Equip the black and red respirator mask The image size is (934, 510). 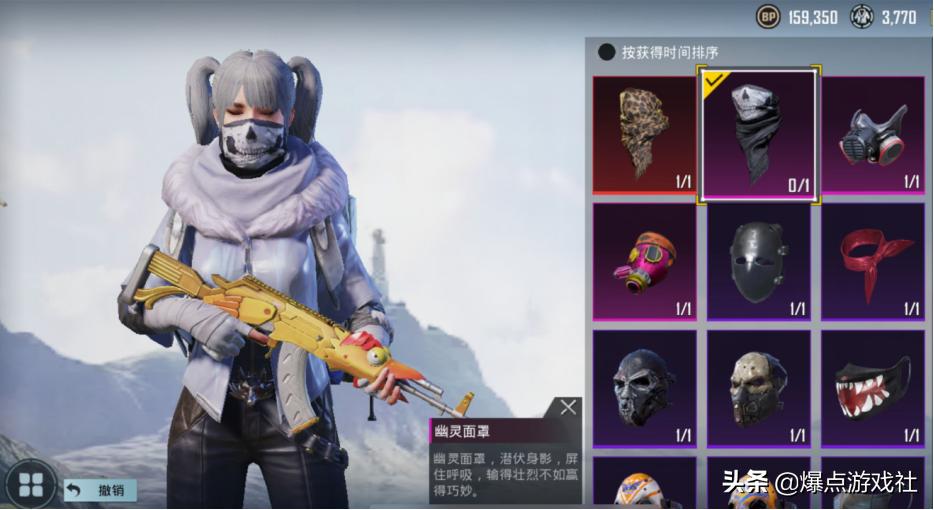tap(872, 134)
